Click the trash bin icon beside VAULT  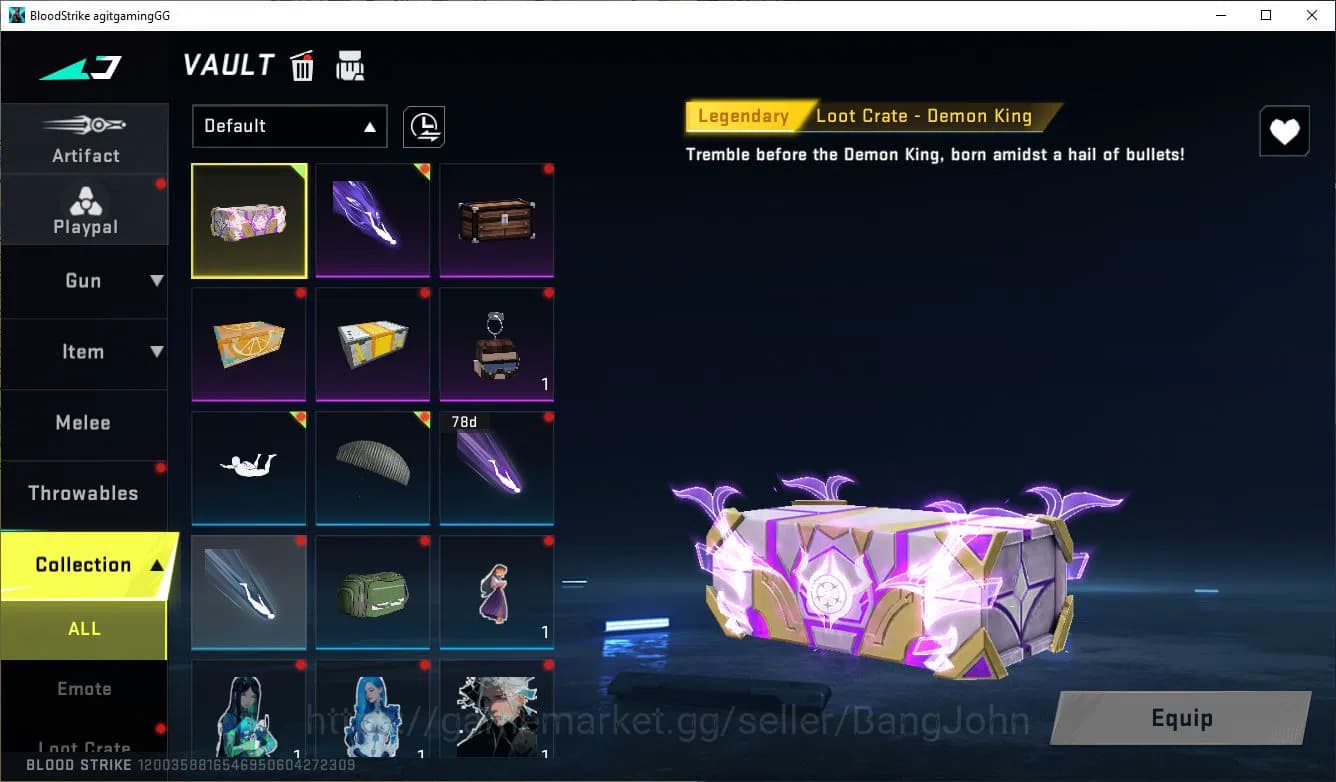[x=302, y=65]
